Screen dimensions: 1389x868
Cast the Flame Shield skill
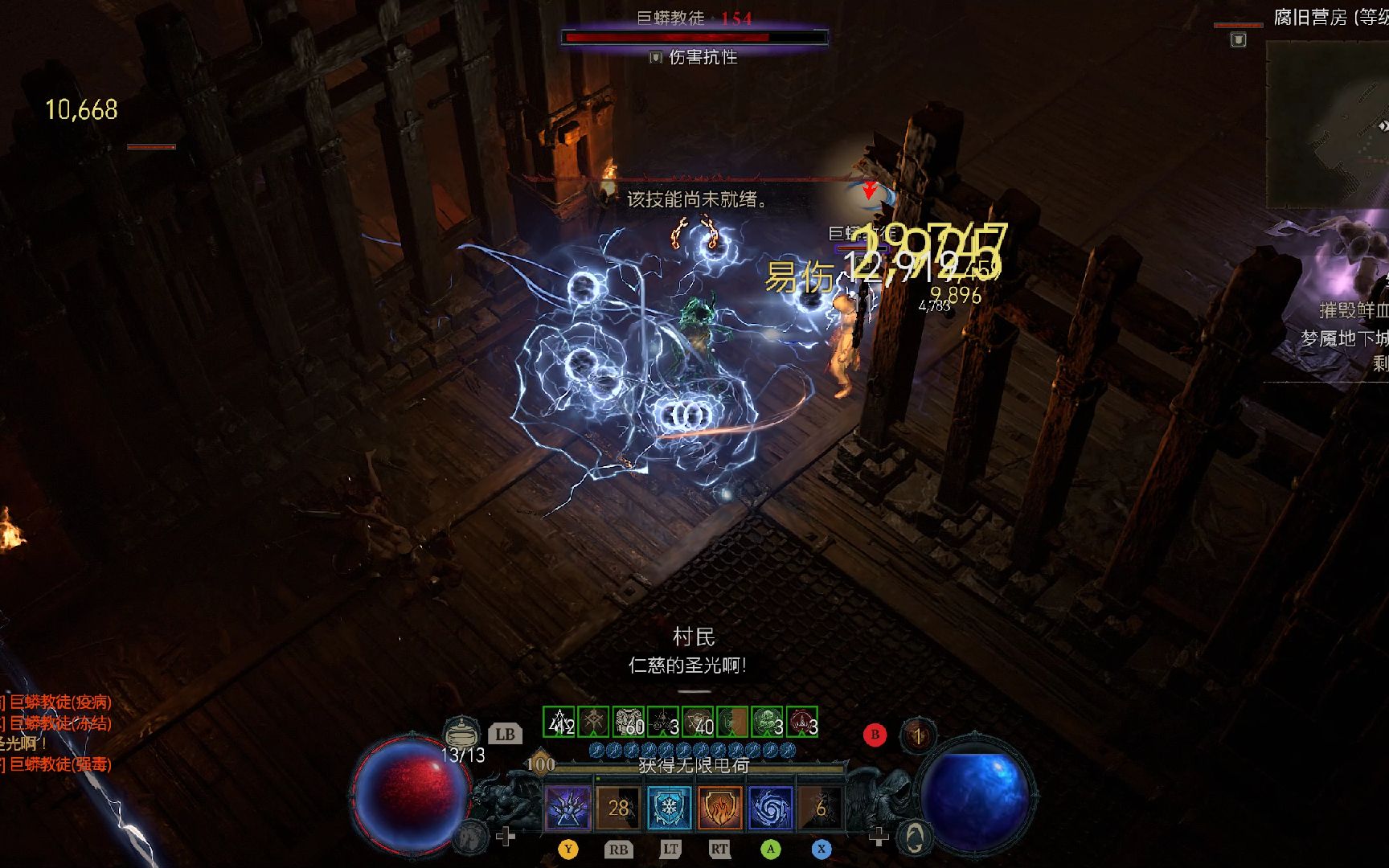point(719,807)
